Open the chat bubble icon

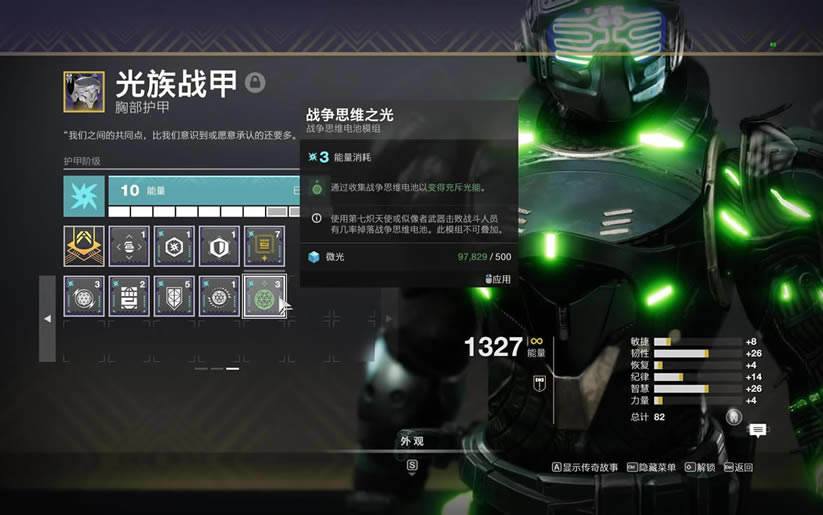tap(758, 430)
